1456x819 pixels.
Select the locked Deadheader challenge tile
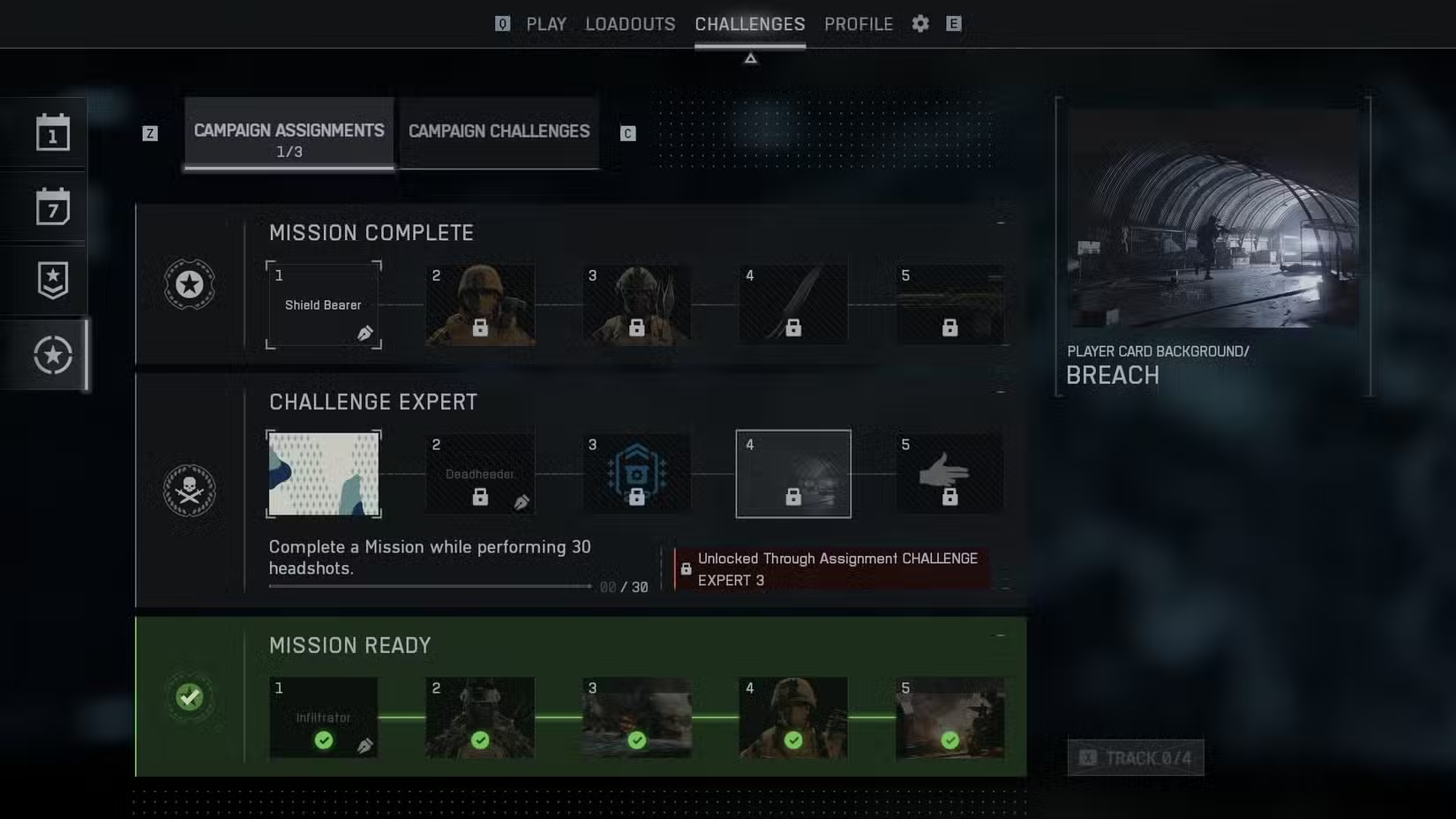click(479, 473)
